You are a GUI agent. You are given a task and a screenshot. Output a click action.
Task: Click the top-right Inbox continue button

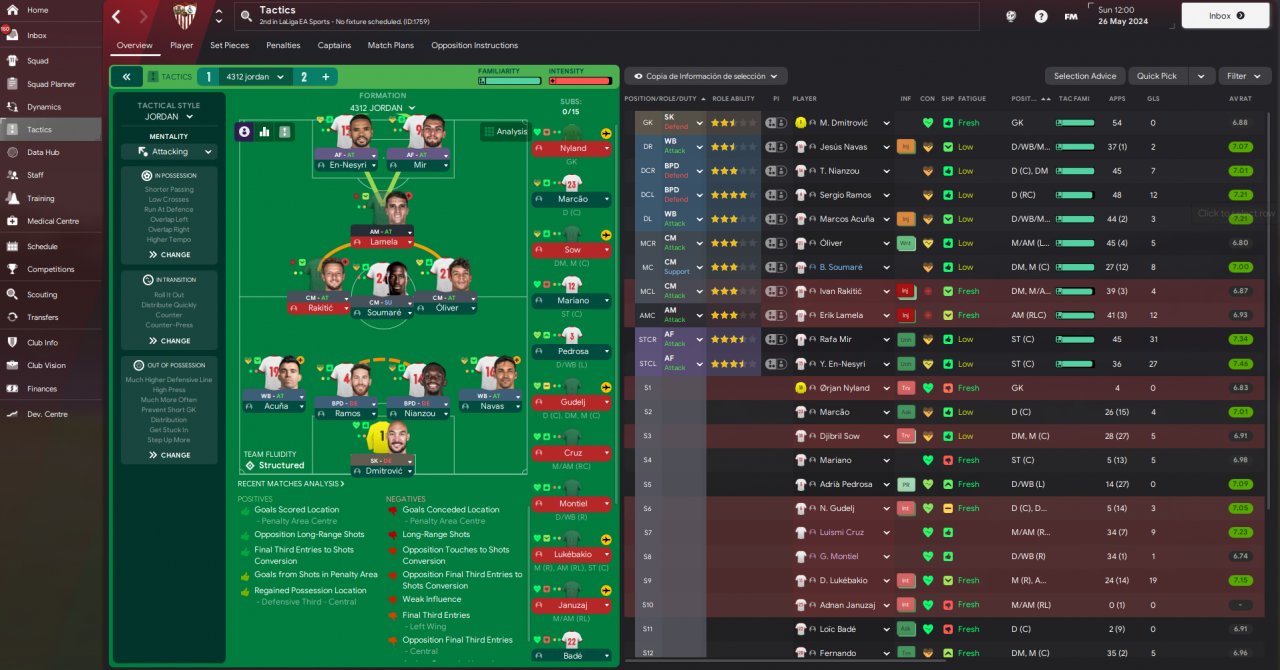tap(1225, 16)
